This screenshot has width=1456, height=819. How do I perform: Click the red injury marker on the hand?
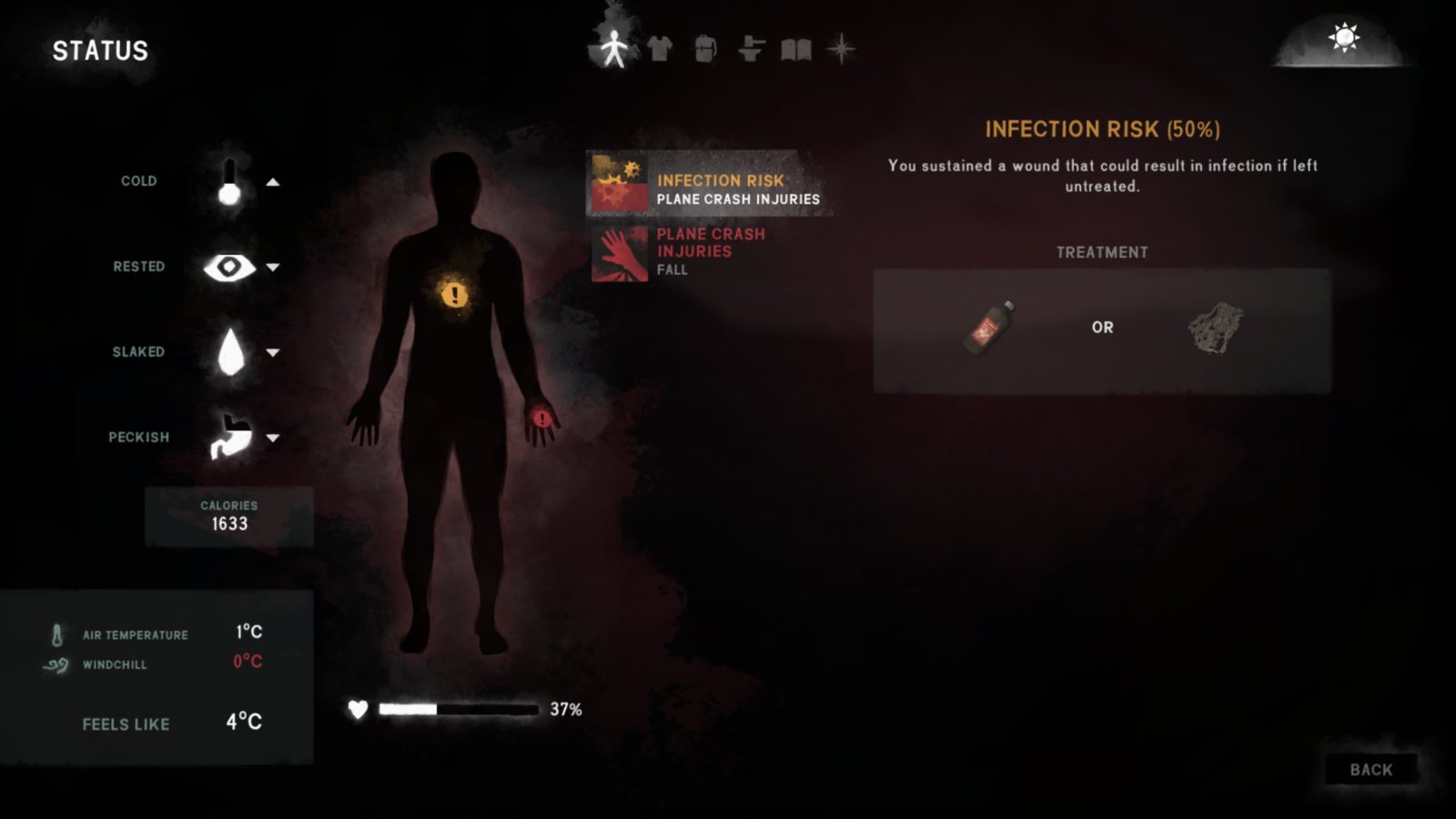coord(542,419)
